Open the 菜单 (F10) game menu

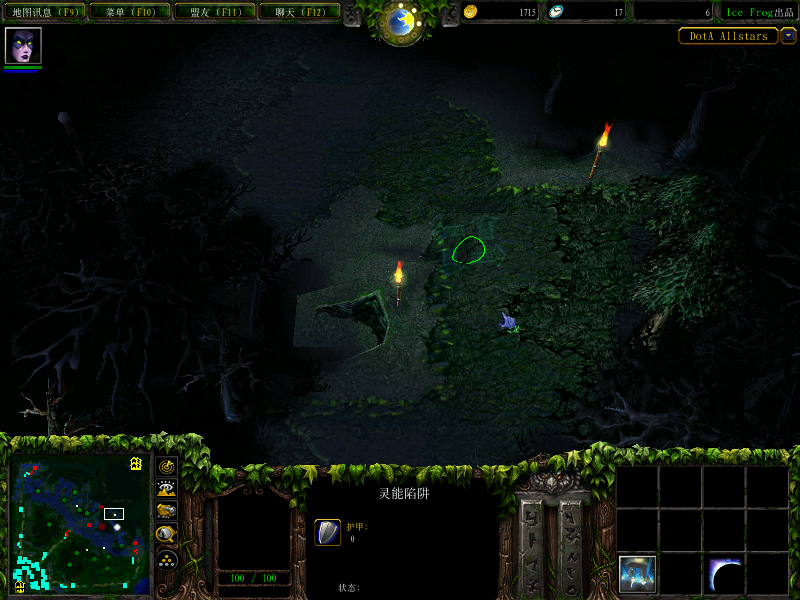coord(129,12)
